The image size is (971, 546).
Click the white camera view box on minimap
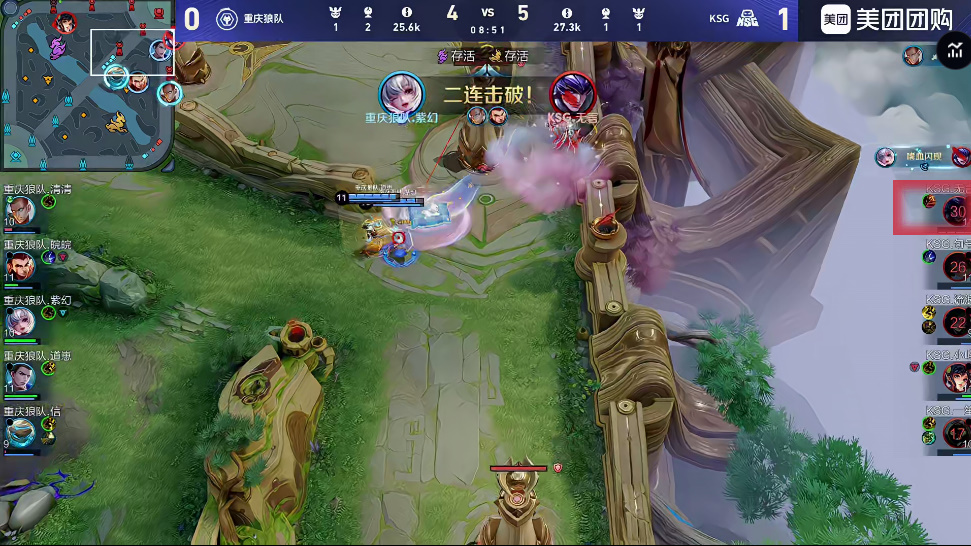pyautogui.click(x=132, y=52)
